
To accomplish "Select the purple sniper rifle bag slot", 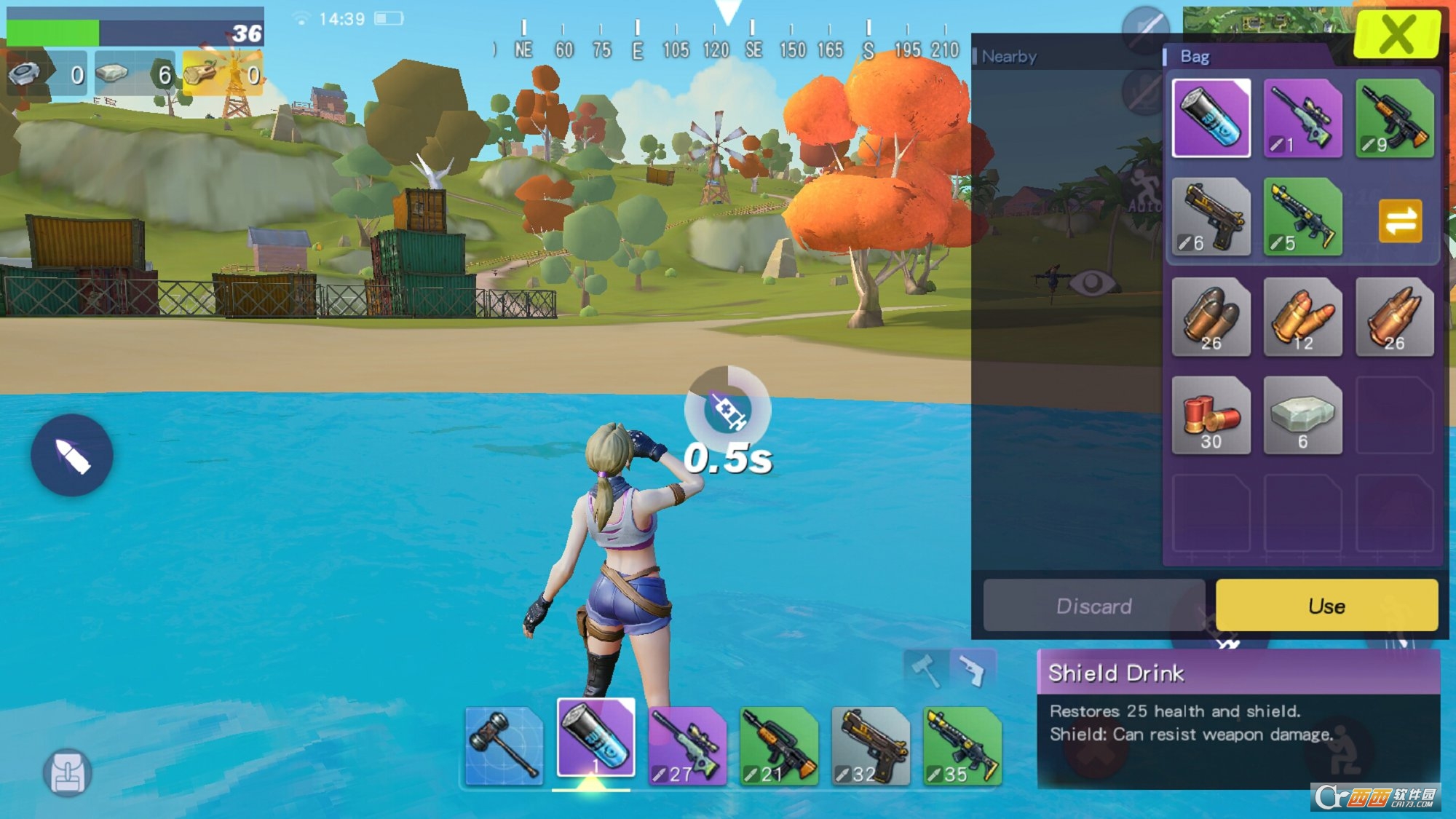I will pyautogui.click(x=1302, y=118).
